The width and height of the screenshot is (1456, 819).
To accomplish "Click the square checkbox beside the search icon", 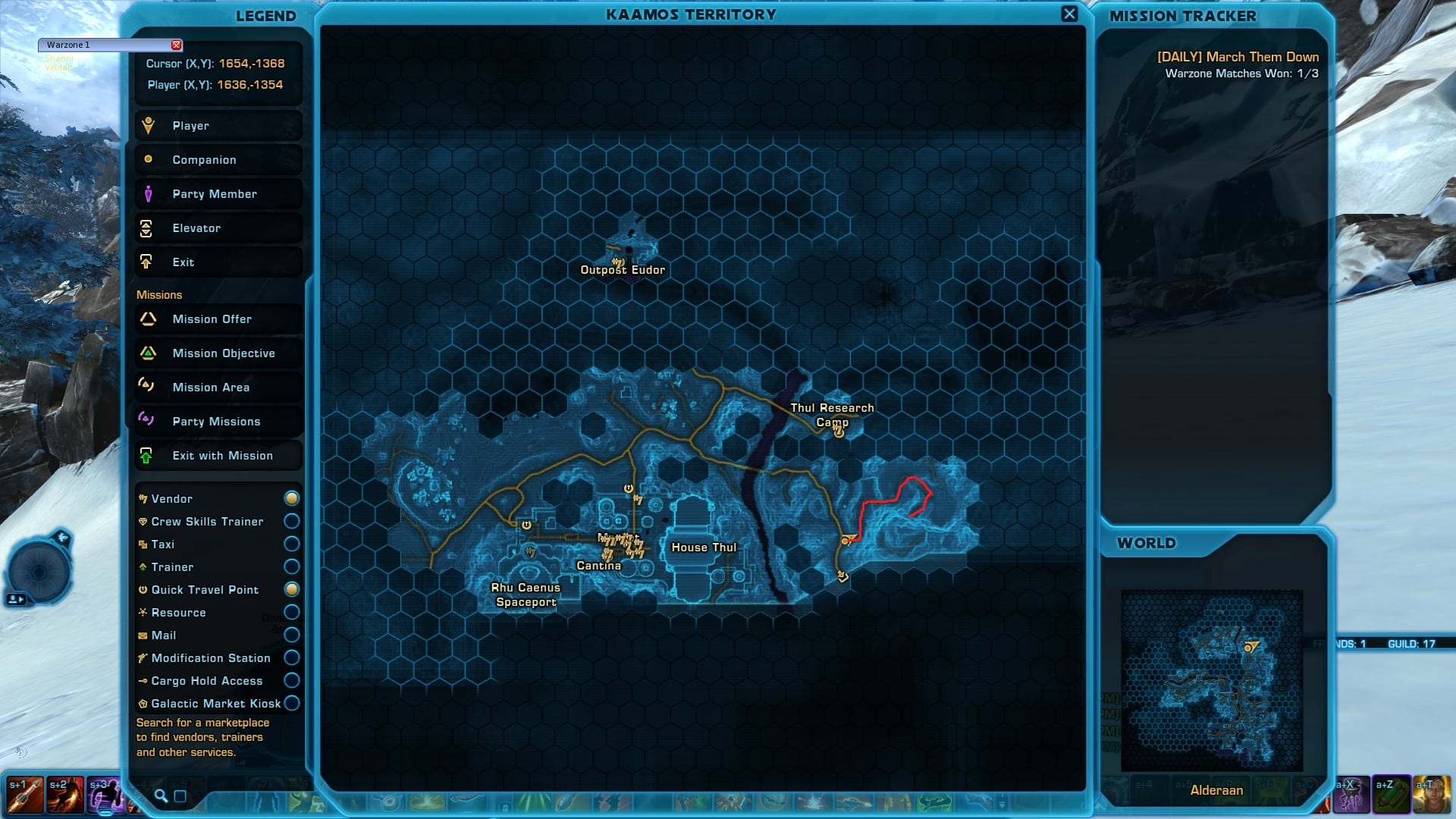I will 180,795.
